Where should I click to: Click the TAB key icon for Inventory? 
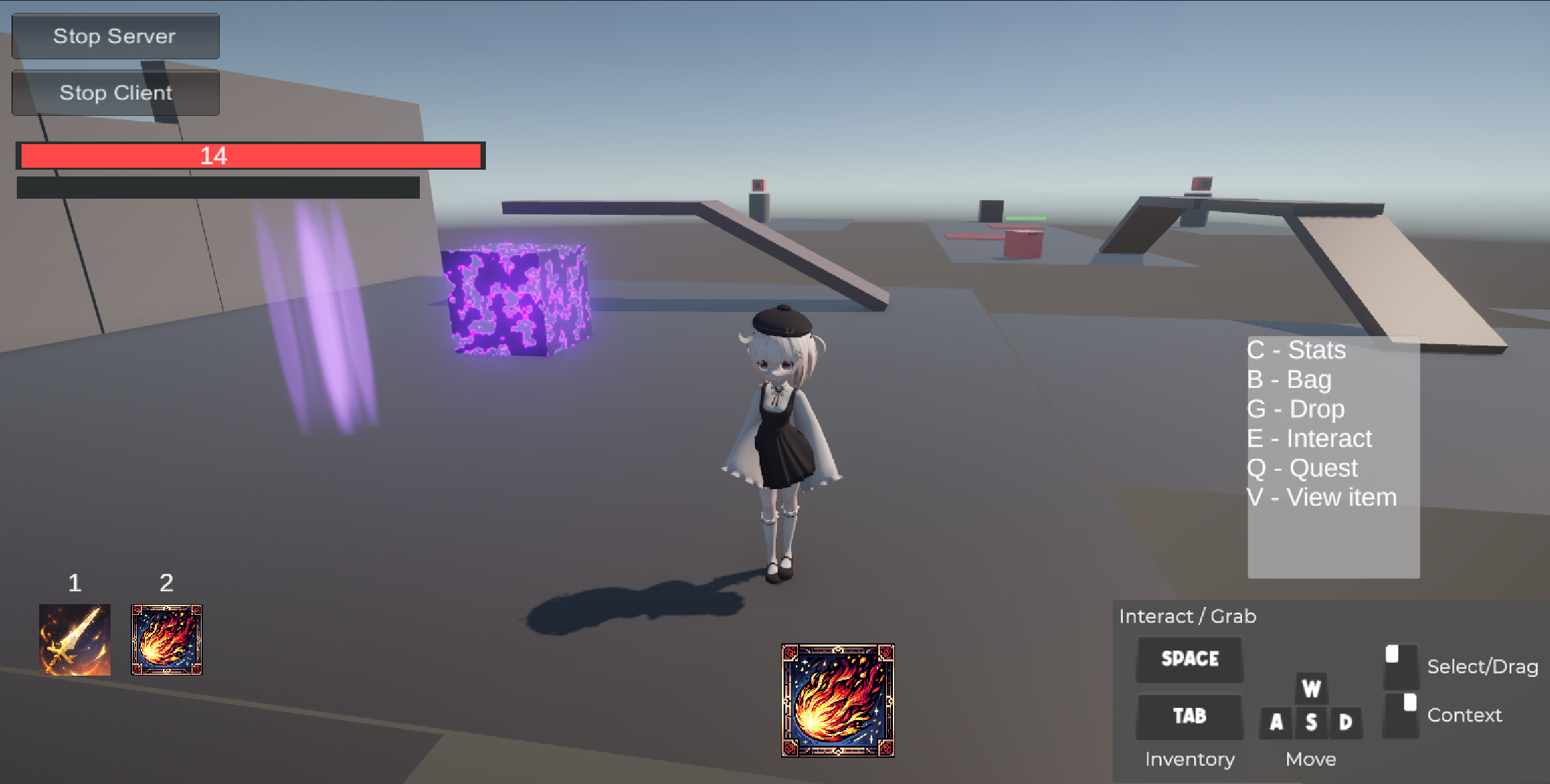pos(1189,716)
